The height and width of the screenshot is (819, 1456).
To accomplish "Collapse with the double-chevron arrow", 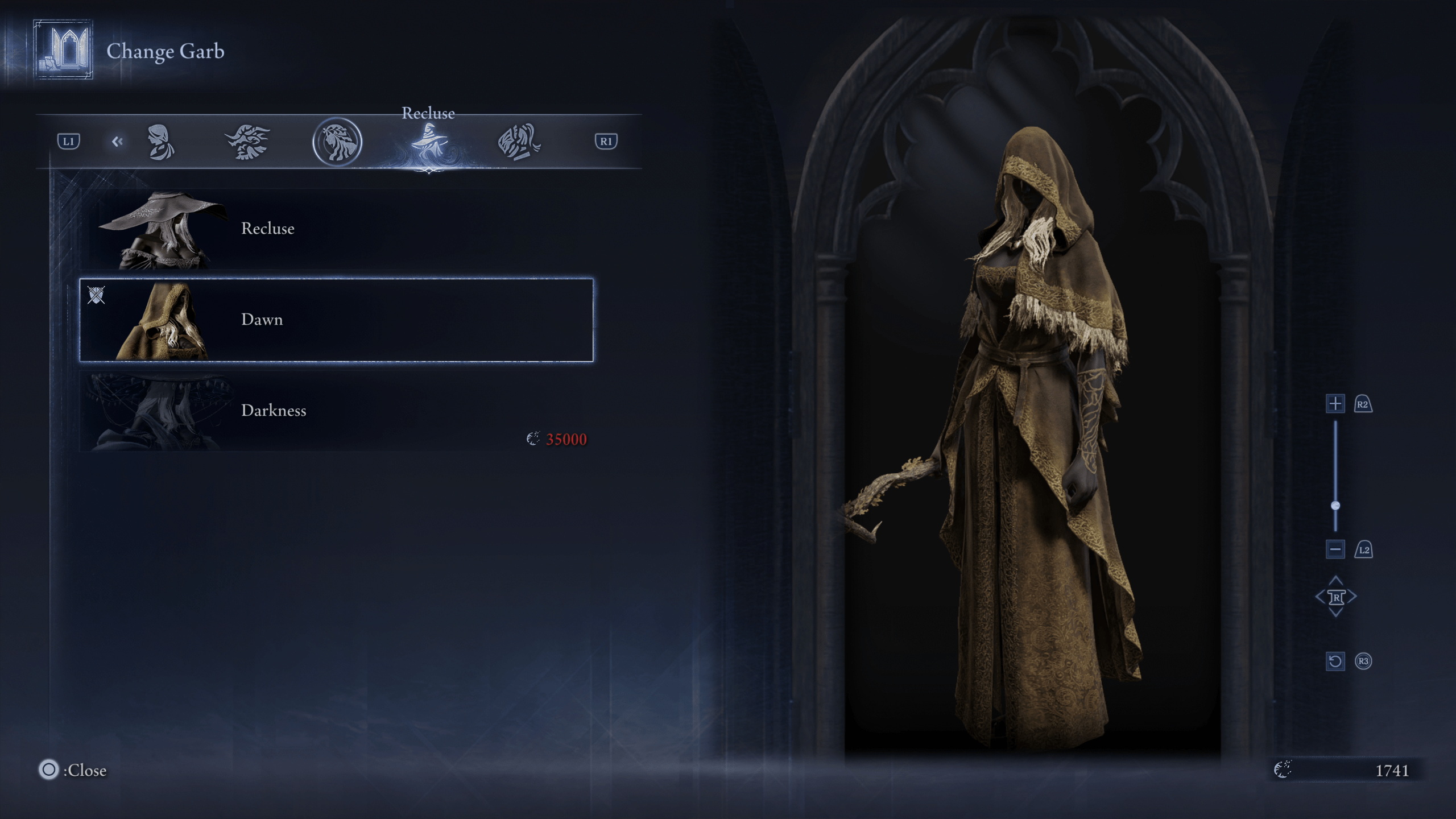I will [118, 142].
